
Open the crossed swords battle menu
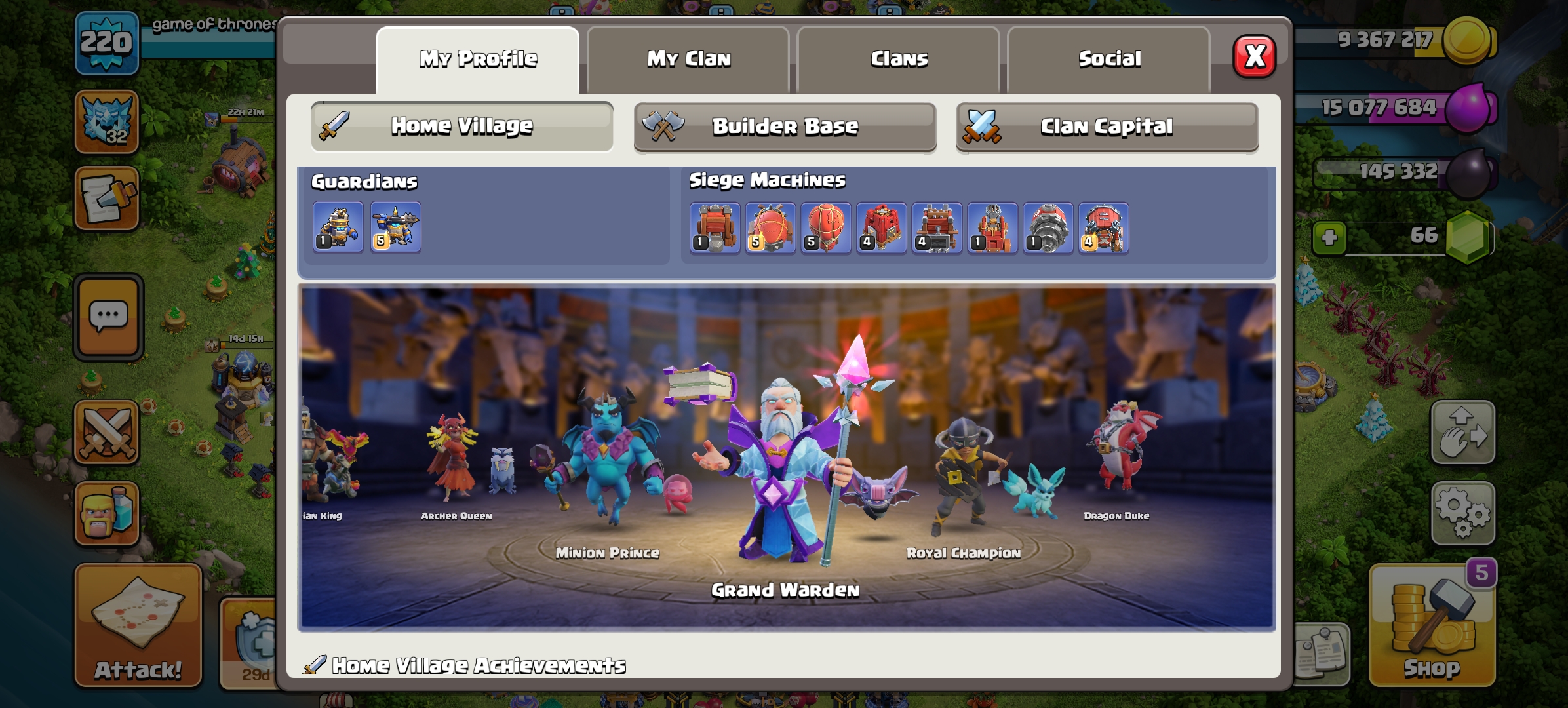107,433
